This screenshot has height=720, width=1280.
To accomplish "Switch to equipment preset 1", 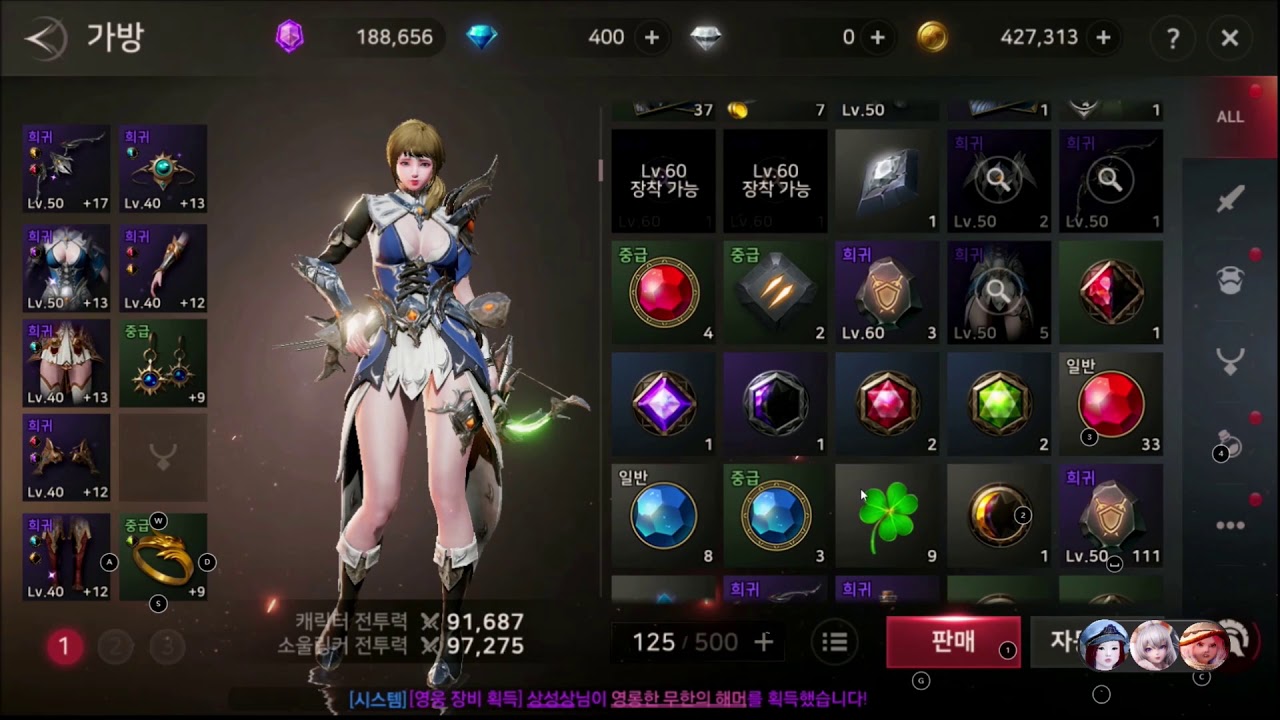I will 64,647.
